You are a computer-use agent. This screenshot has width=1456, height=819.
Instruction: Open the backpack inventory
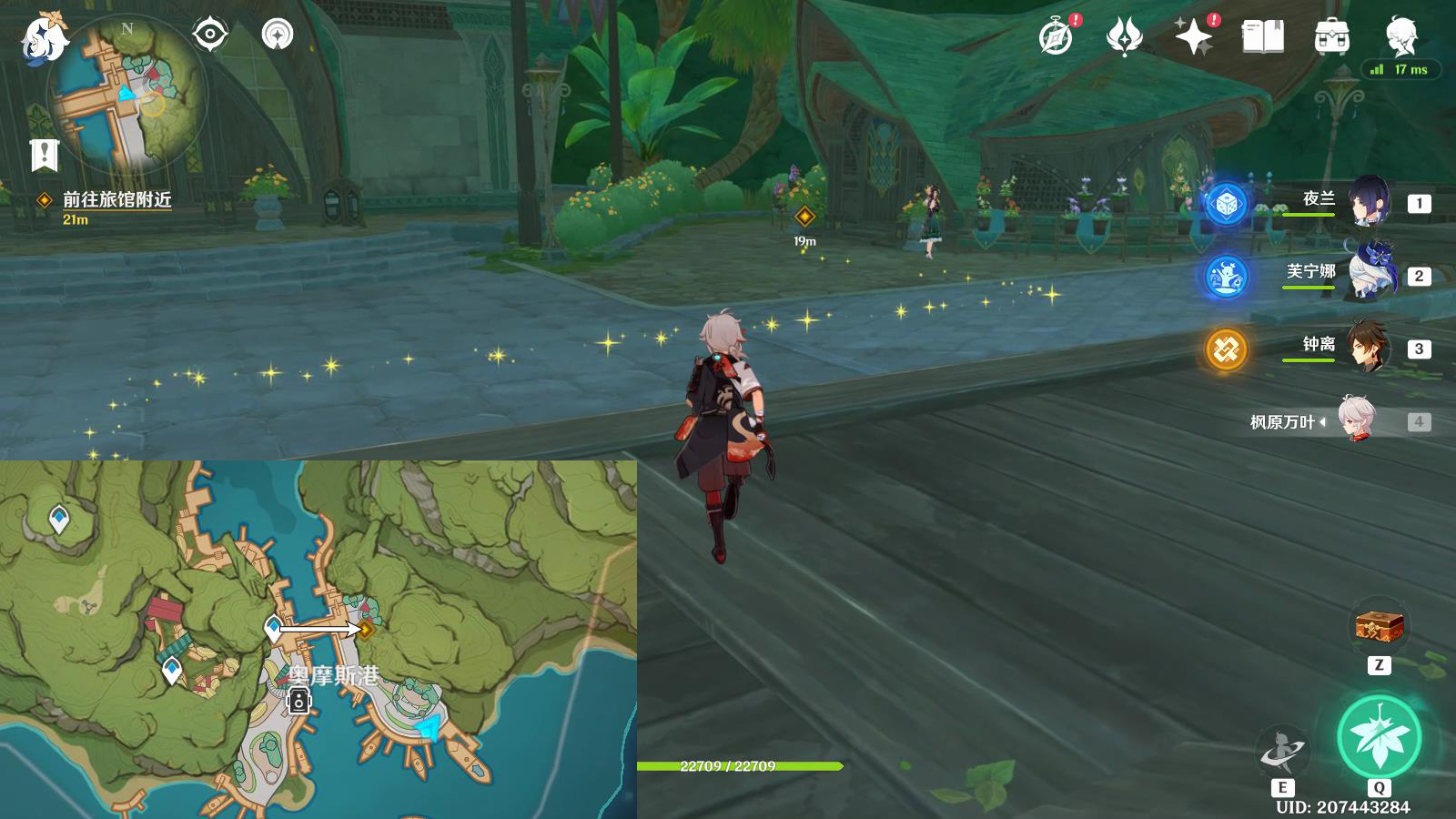1331,37
